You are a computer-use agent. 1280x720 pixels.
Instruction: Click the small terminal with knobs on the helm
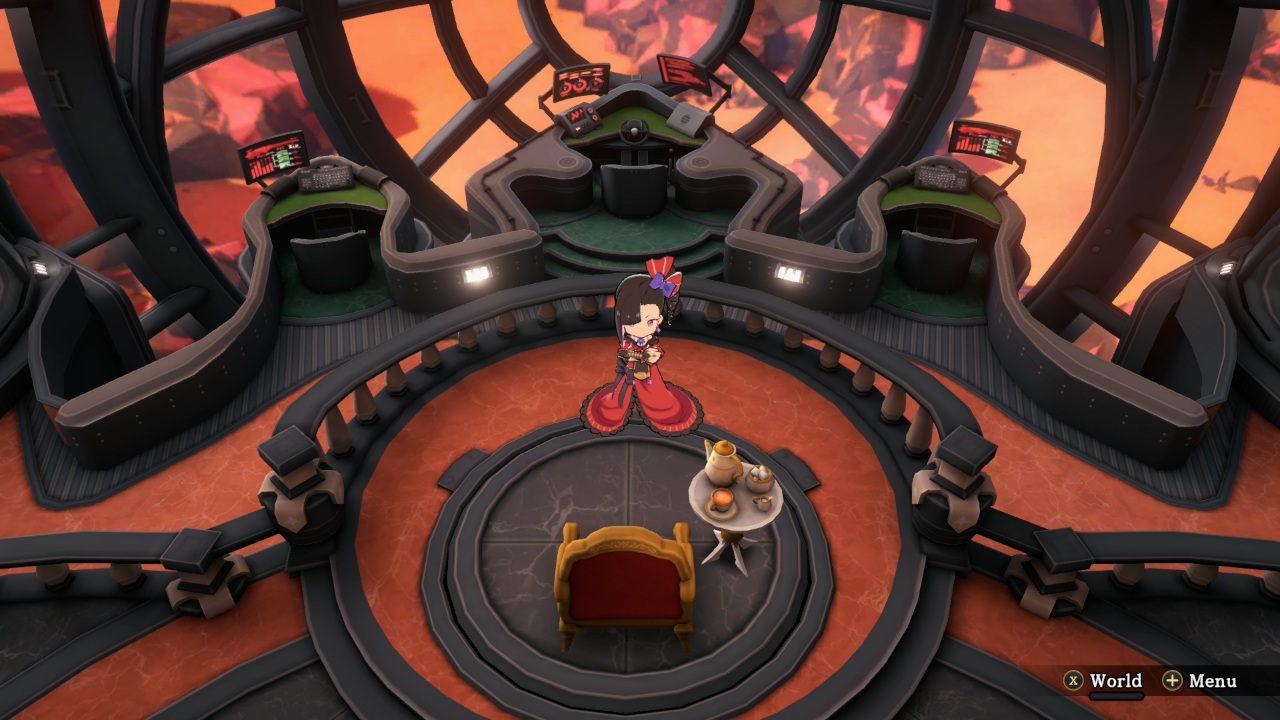click(x=580, y=118)
